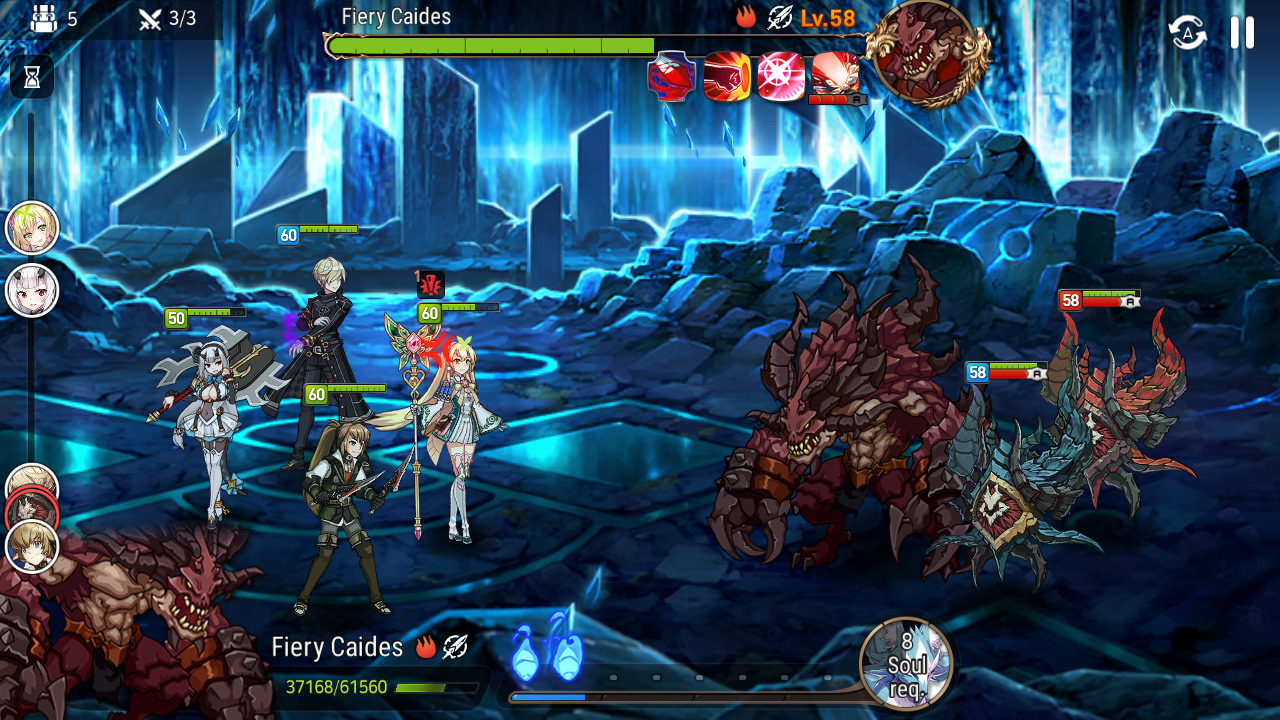This screenshot has width=1280, height=720.
Task: Tap the hourglass icon in the top-left
Action: (32, 76)
